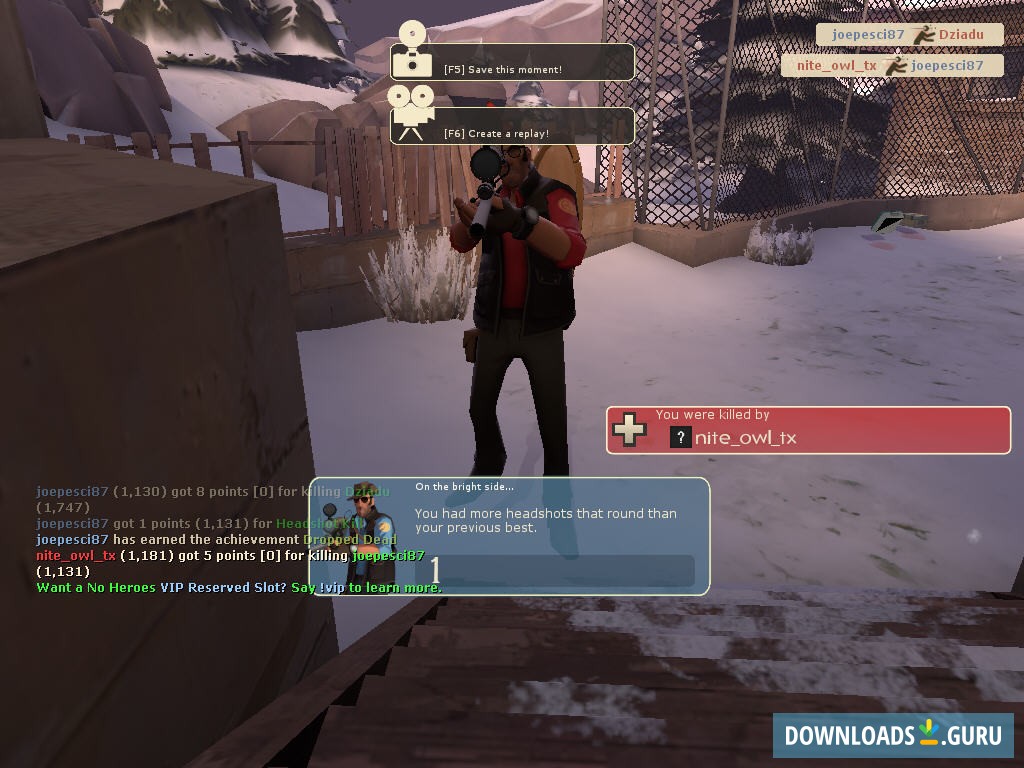The height and width of the screenshot is (768, 1024).
Task: Open the Downloads.guru watermark logo
Action: coord(892,735)
